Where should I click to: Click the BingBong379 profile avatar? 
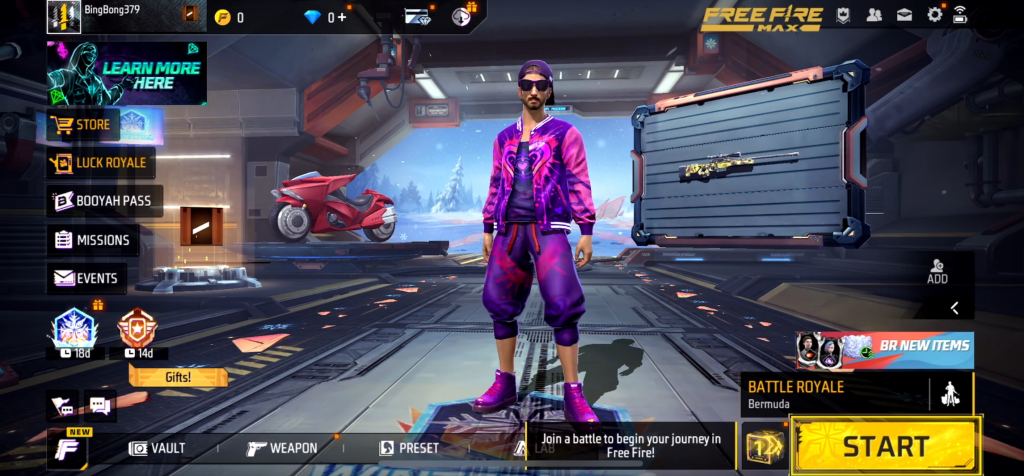[63, 16]
